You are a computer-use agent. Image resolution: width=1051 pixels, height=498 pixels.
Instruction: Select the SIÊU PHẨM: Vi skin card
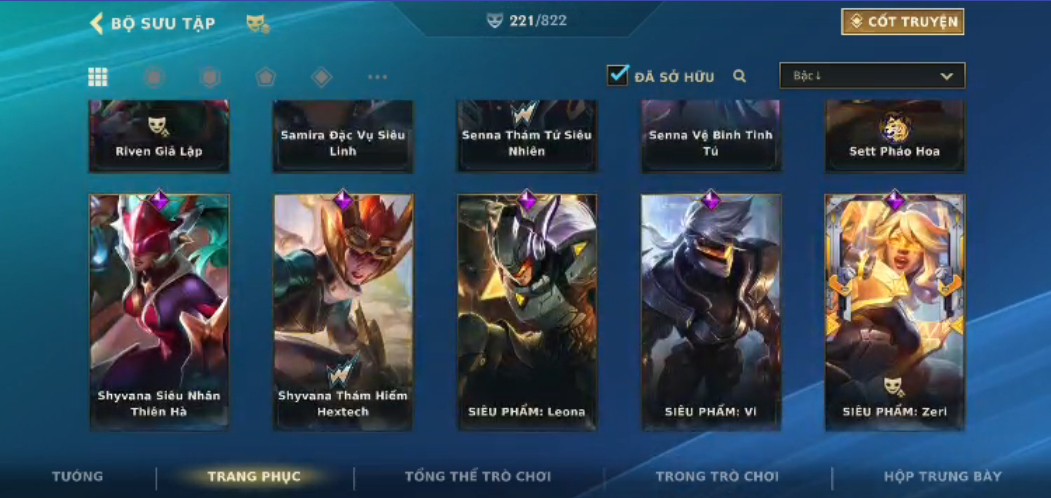pos(711,312)
